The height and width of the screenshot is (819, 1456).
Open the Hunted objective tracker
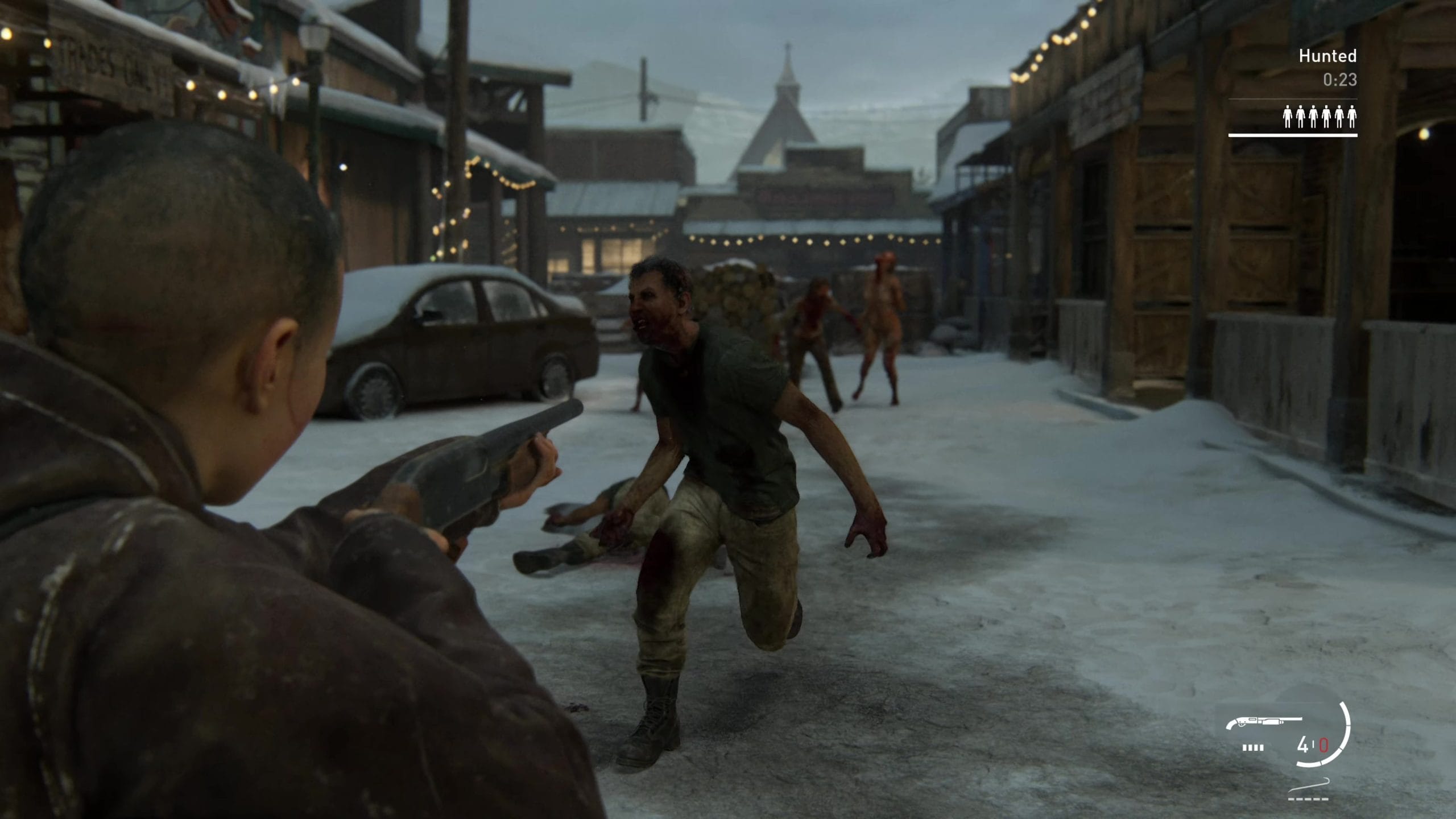pos(1327,56)
